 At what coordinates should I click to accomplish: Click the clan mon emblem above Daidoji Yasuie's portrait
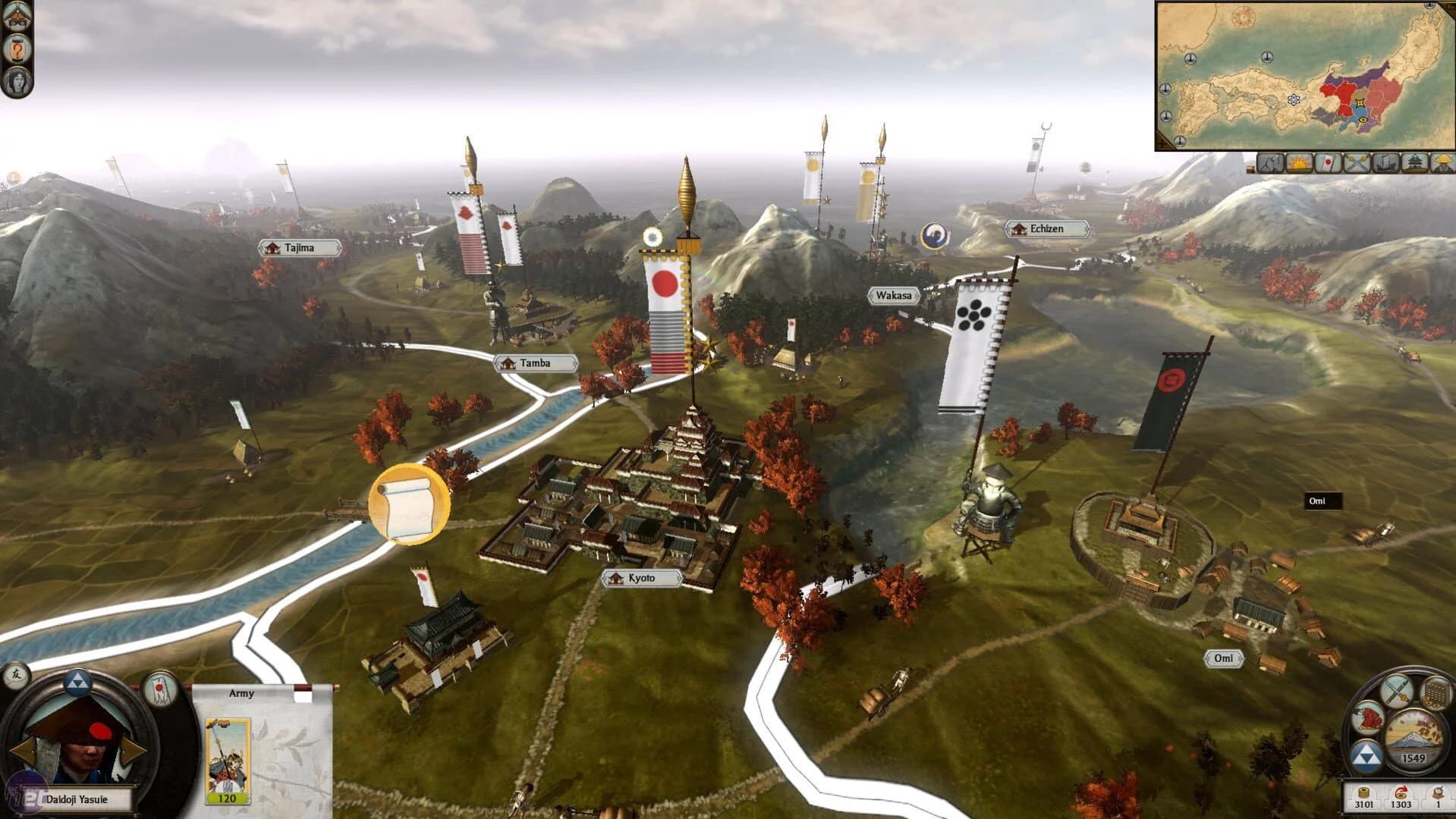pyautogui.click(x=79, y=683)
